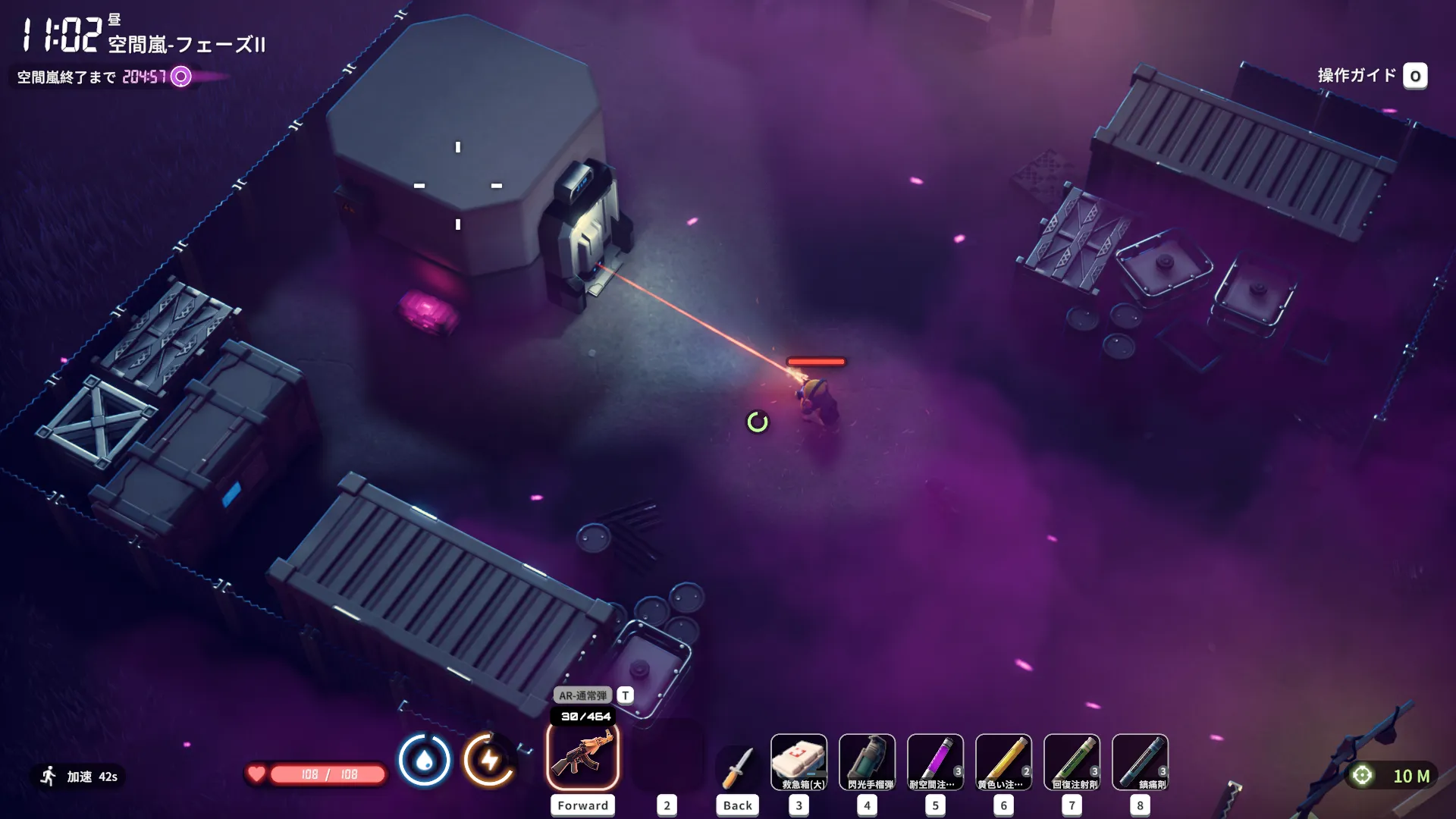
Task: Open the 操作ガイド controls guide
Action: tap(1415, 76)
